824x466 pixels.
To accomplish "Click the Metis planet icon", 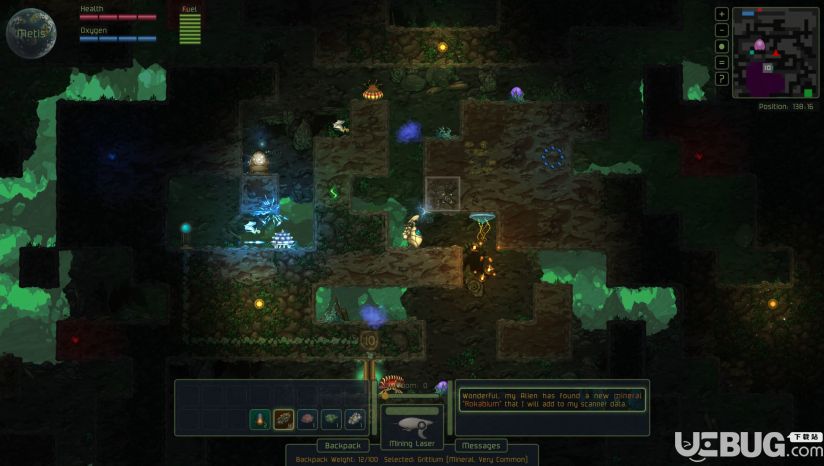I will click(30, 32).
